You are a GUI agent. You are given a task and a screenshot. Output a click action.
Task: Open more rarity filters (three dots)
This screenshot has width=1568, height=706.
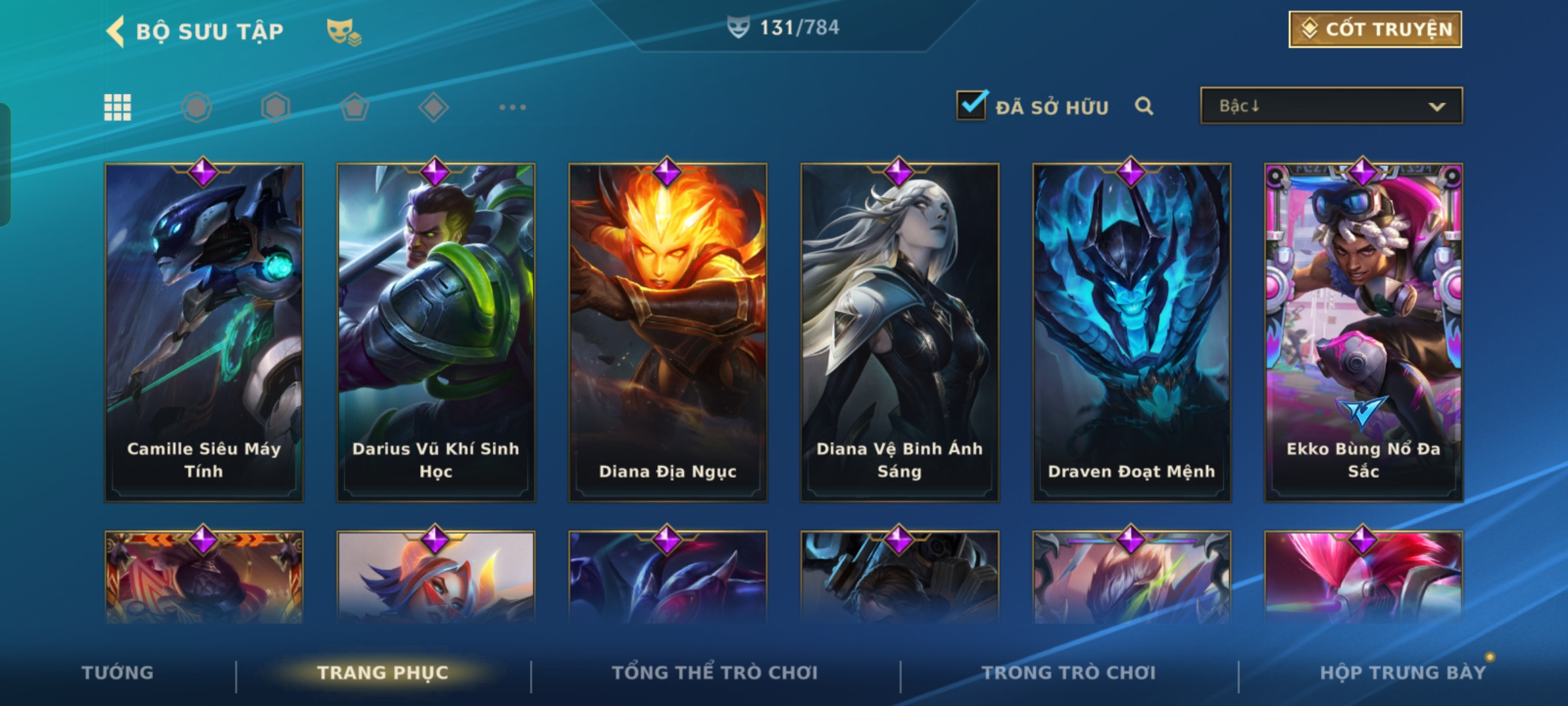point(512,107)
